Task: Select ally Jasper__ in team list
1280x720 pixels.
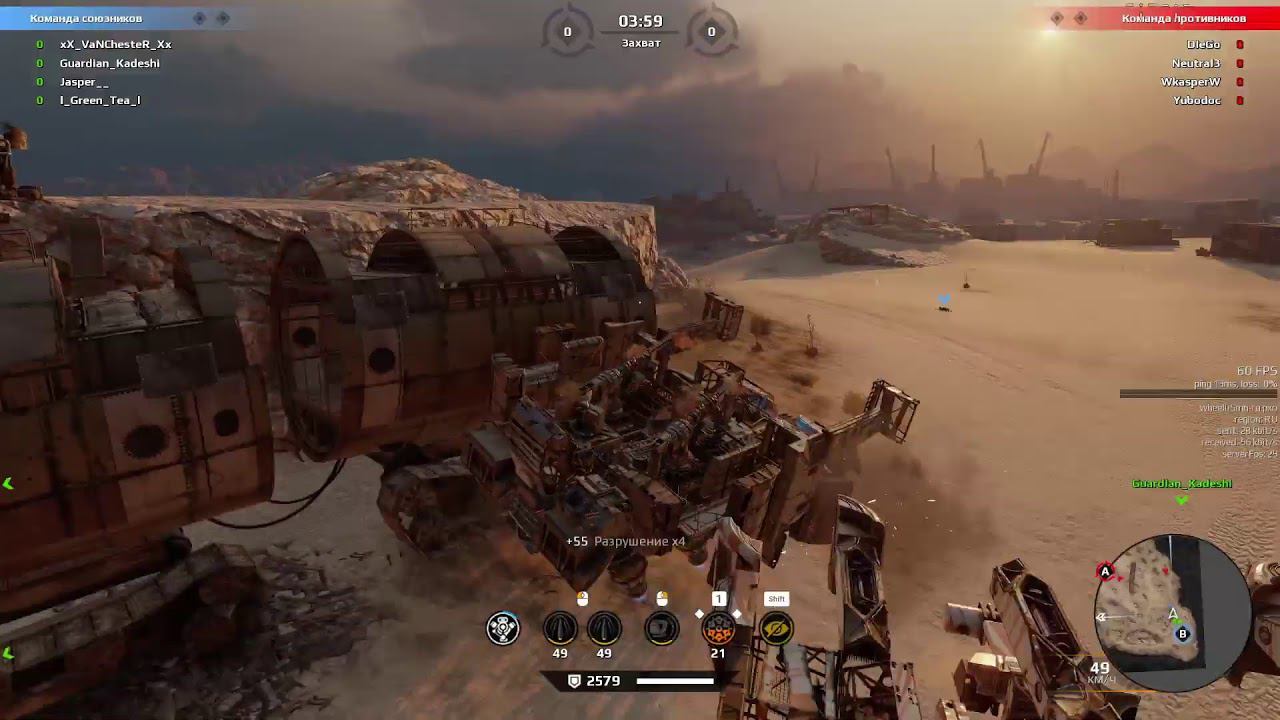Action: [x=84, y=82]
